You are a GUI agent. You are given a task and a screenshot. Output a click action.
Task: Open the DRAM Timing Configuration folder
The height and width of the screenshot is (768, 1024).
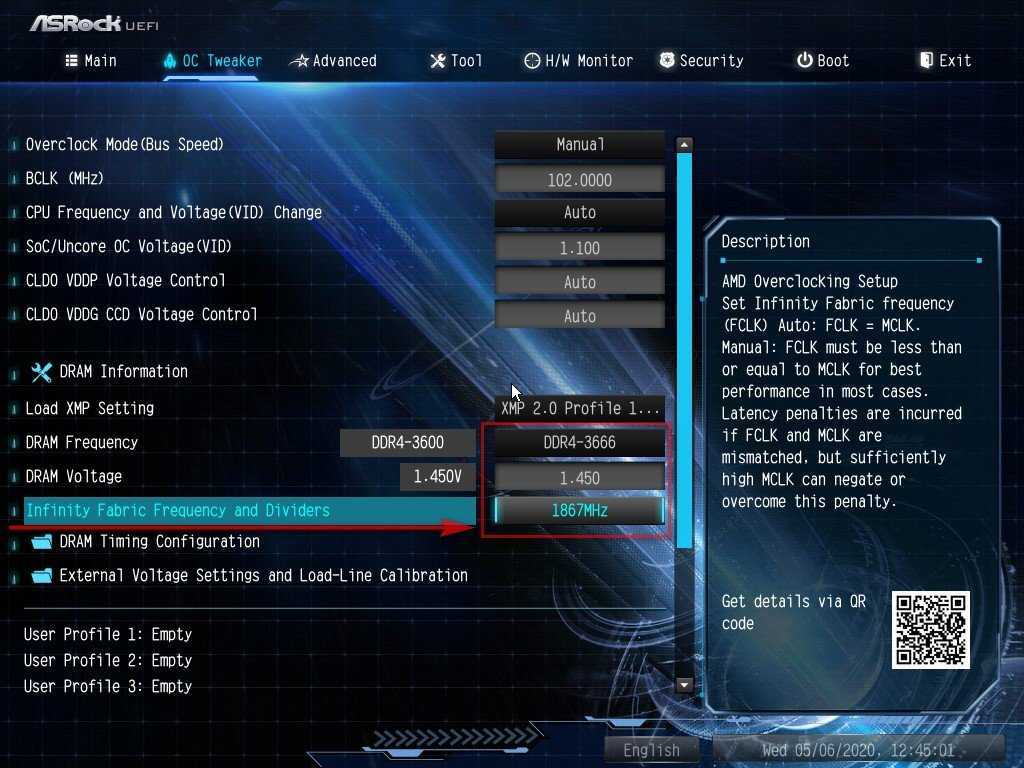click(159, 542)
